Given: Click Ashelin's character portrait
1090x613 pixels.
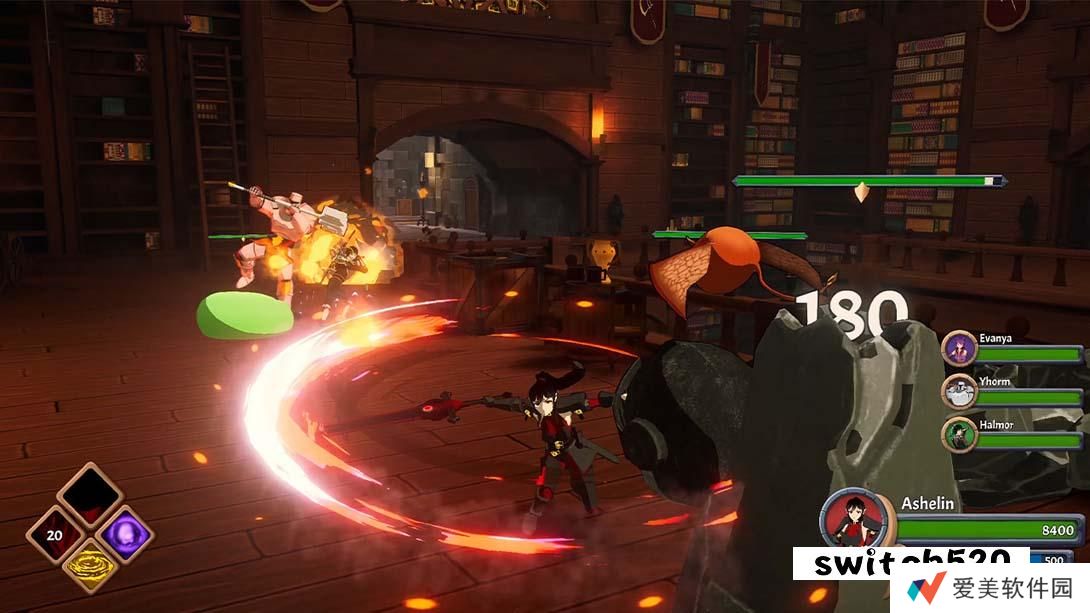Looking at the screenshot, I should (x=854, y=518).
